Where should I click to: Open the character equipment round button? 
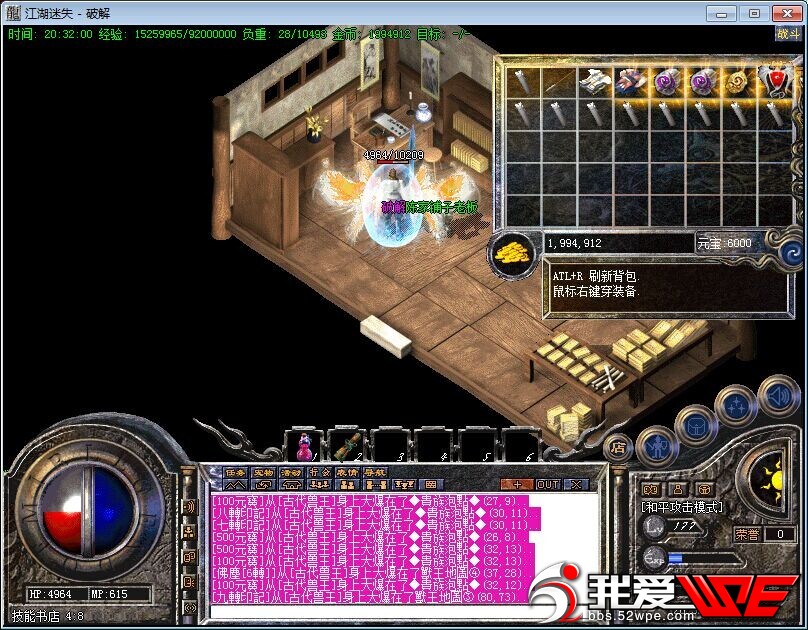coord(657,444)
